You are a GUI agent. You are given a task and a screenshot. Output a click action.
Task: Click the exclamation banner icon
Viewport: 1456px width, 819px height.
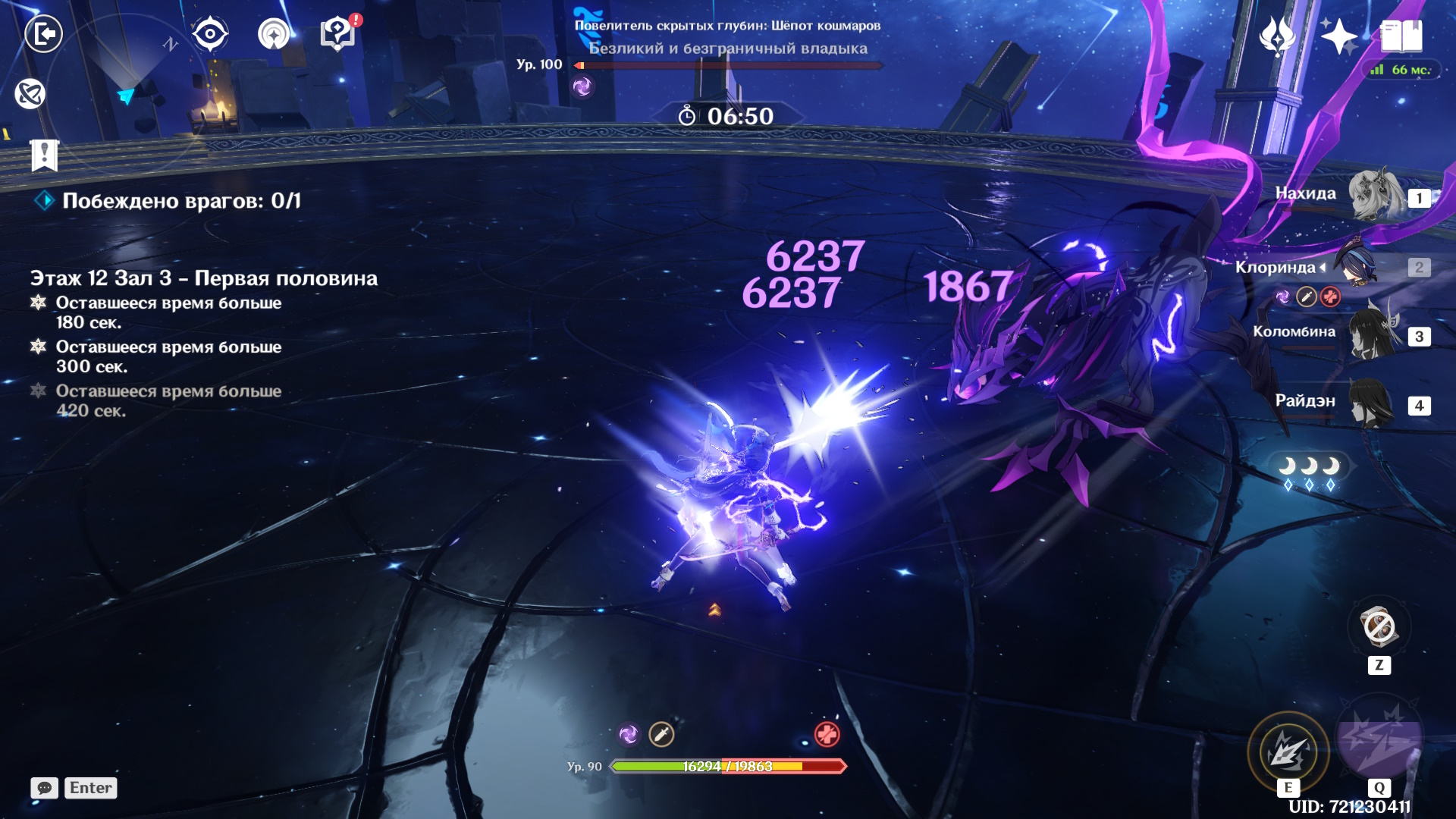[x=45, y=155]
